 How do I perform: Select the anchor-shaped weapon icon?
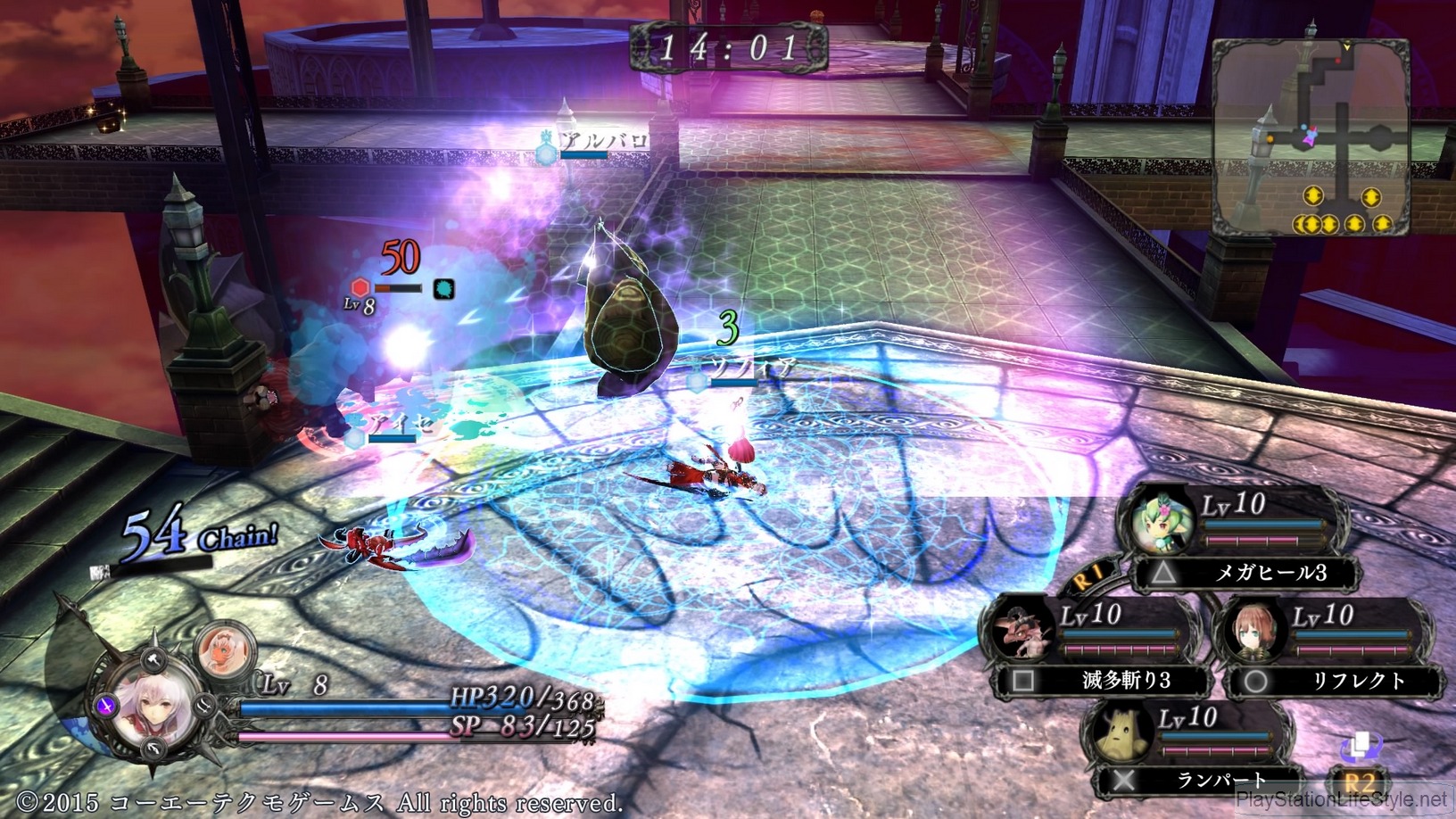(x=155, y=749)
